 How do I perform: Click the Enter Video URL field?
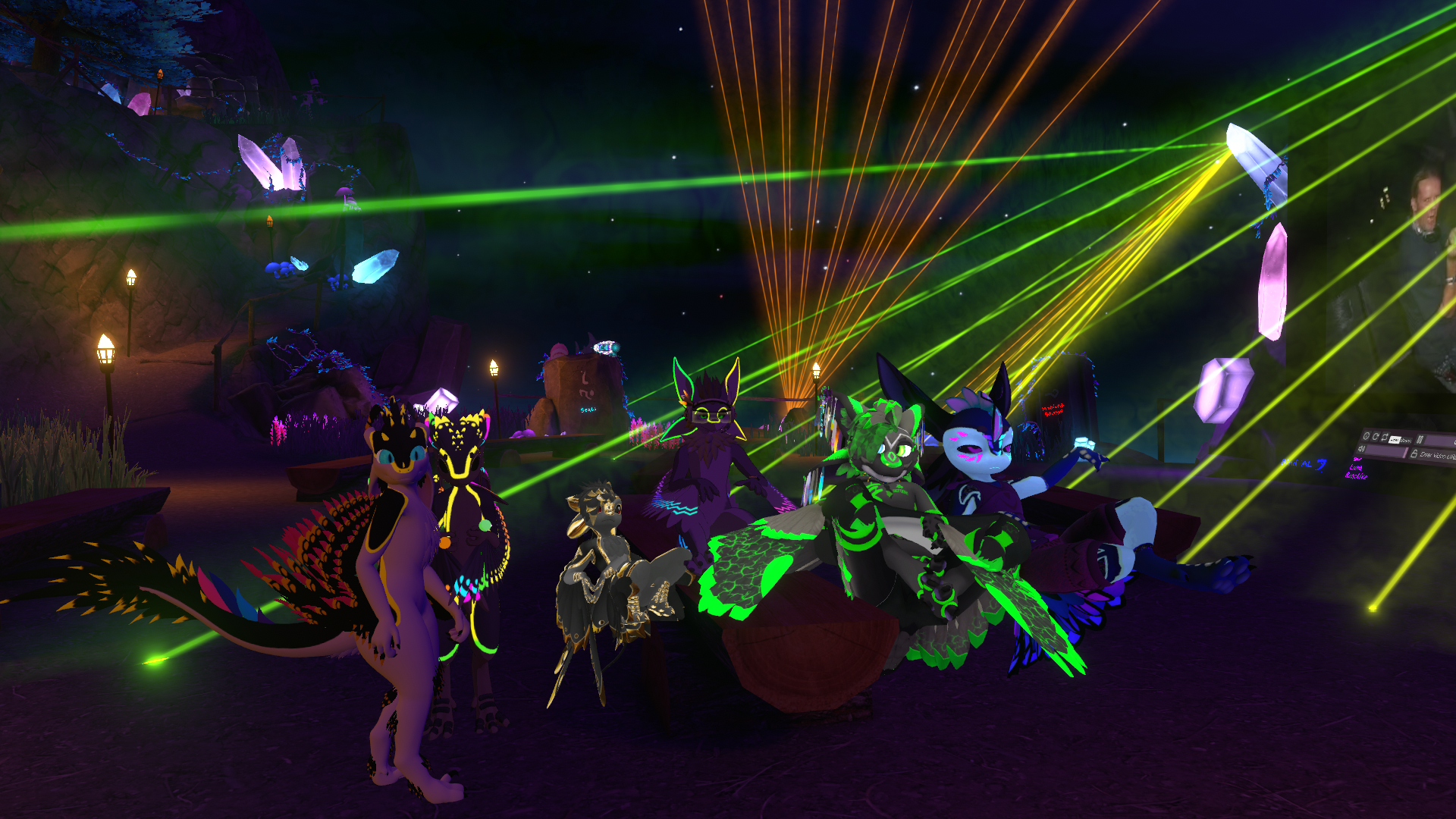[1437, 456]
